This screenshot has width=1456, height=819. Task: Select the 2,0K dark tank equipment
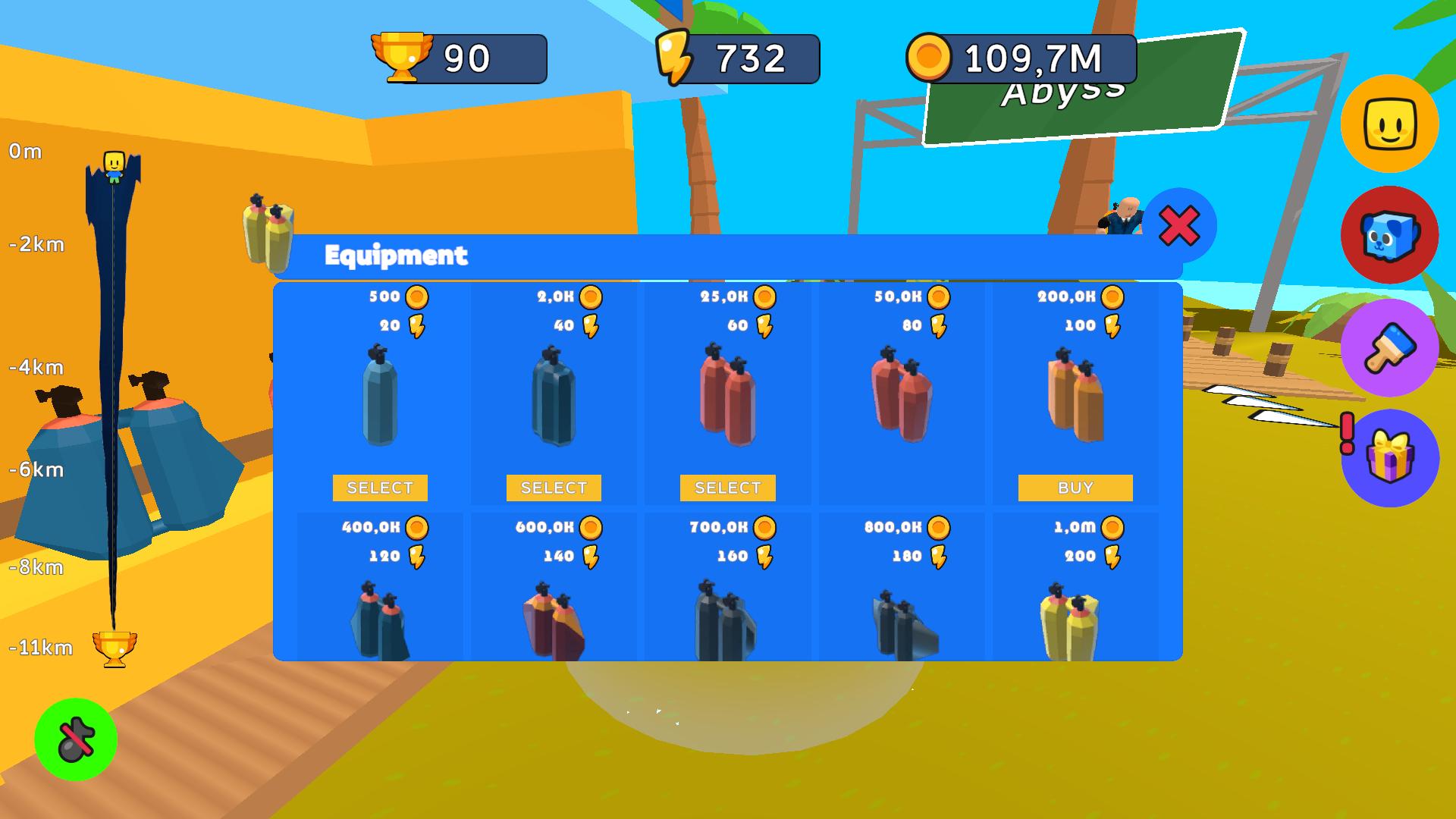point(553,488)
